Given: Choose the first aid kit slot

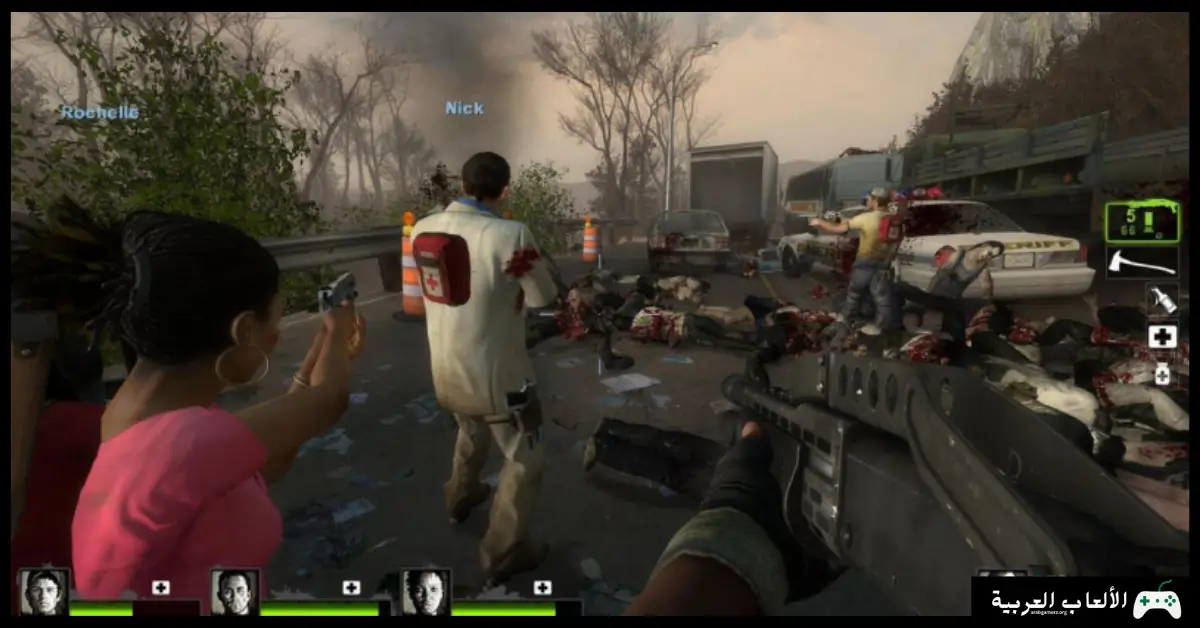Looking at the screenshot, I should (1161, 337).
